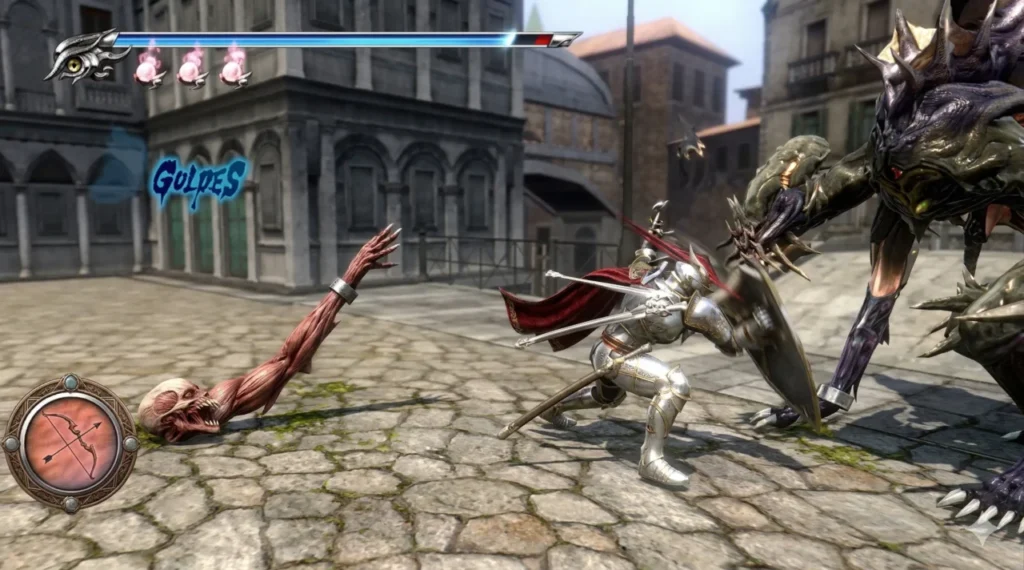1024x570 pixels.
Task: Click the winged eye emblem beside the health bar
Action: pos(78,57)
